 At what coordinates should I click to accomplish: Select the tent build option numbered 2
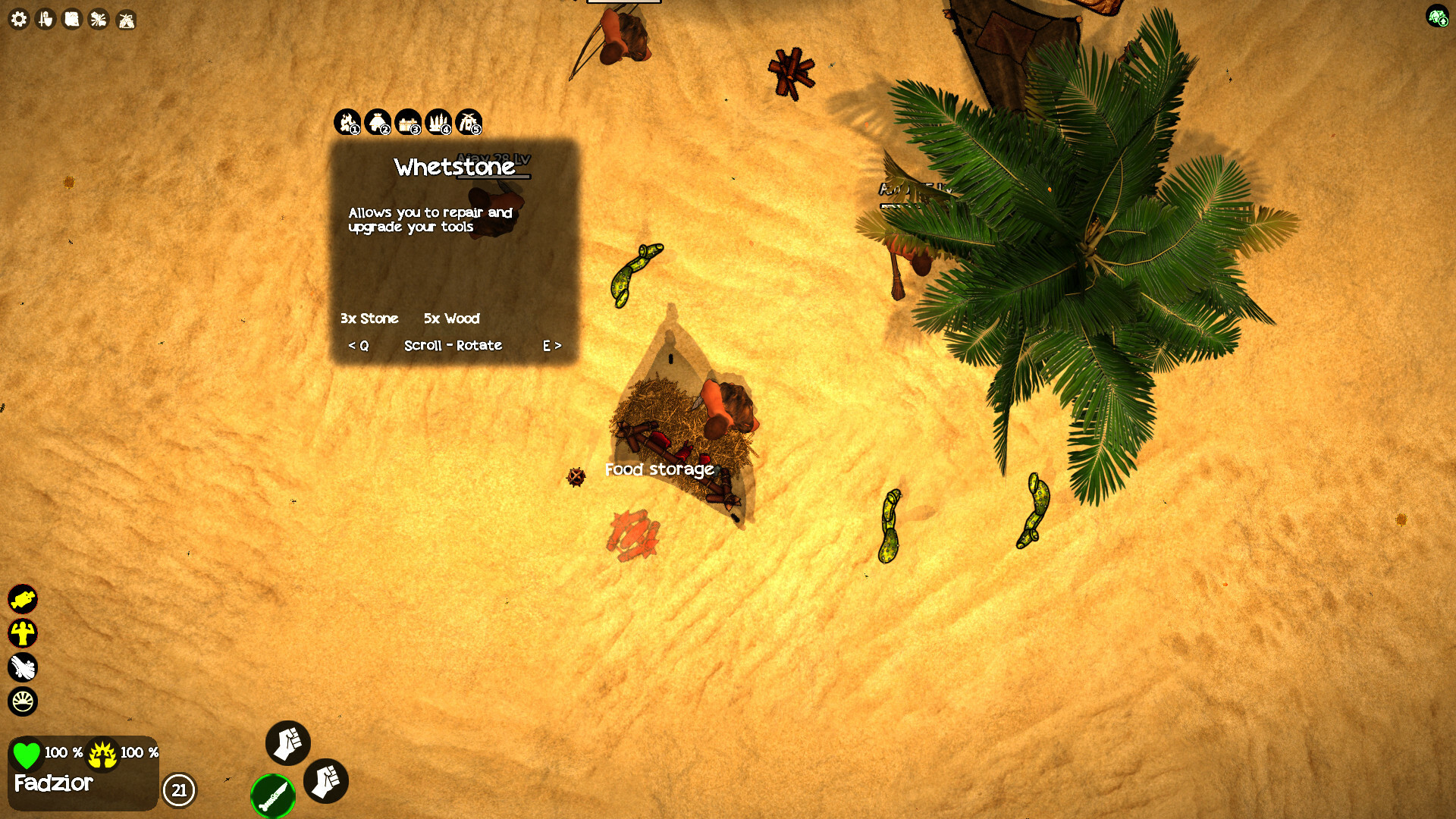pyautogui.click(x=379, y=123)
